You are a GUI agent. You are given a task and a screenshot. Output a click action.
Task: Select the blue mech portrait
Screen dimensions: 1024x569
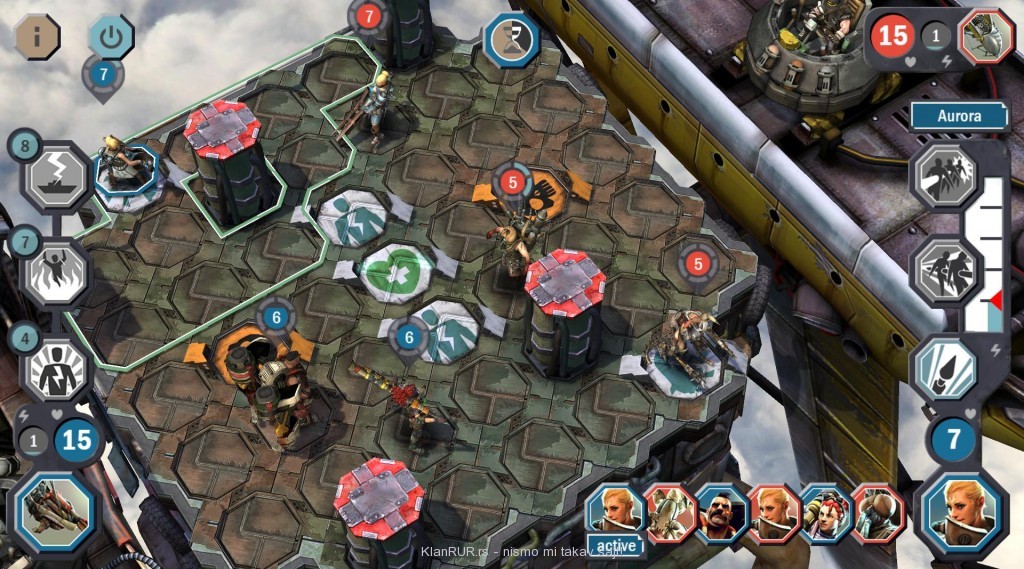click(56, 510)
